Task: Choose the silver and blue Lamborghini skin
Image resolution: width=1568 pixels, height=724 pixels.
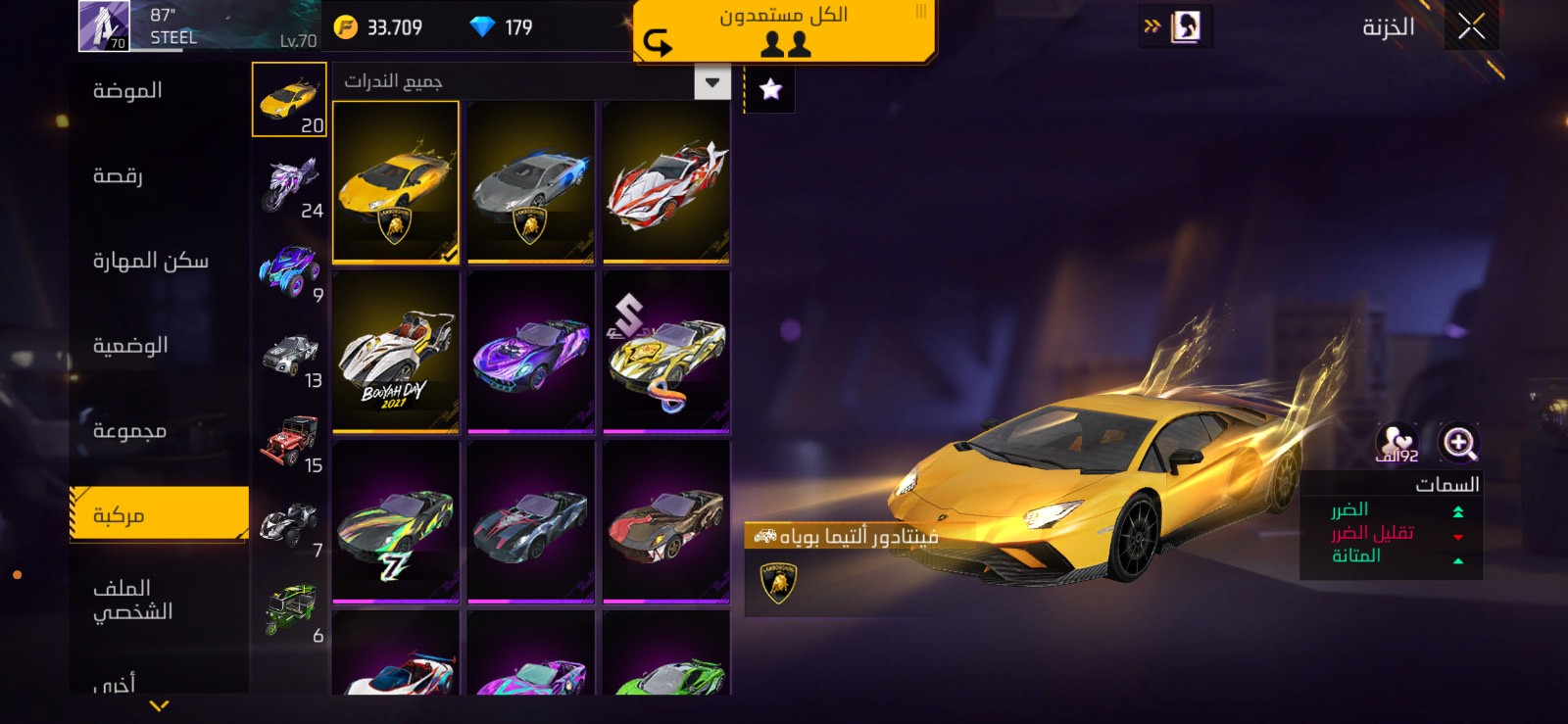Action: pyautogui.click(x=531, y=182)
